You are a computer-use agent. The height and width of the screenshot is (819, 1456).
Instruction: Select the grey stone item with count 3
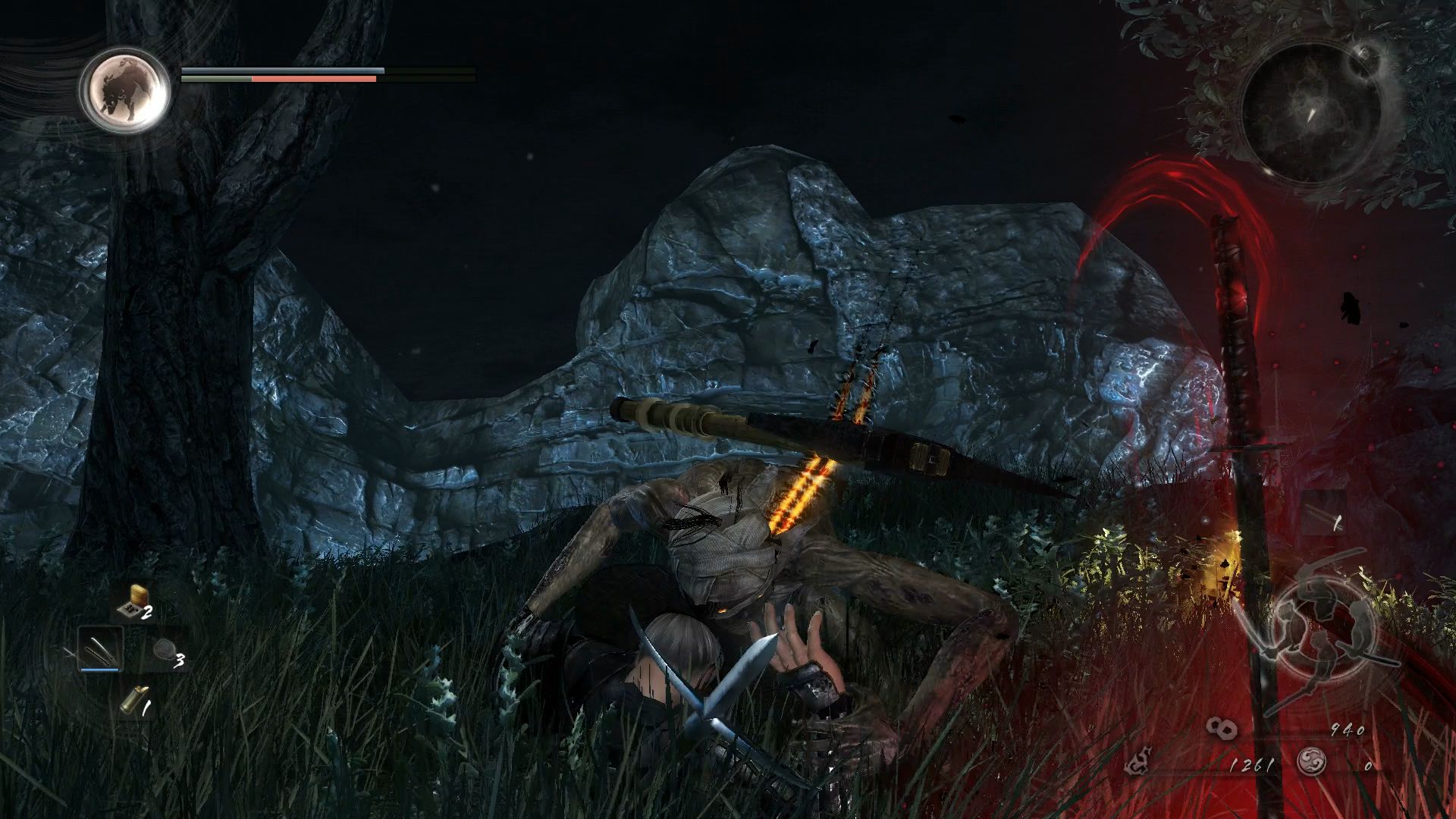click(164, 652)
